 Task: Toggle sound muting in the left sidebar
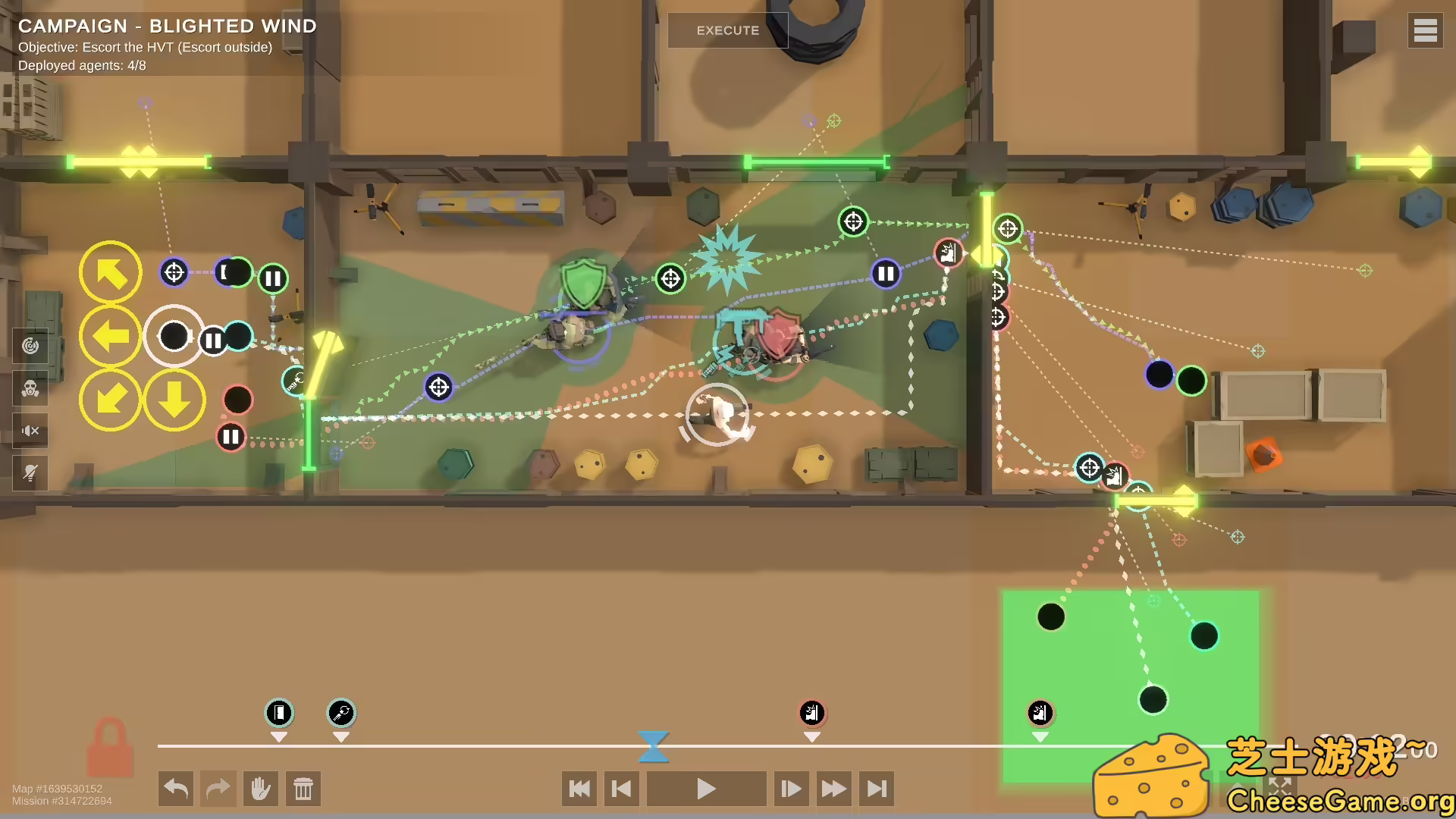click(x=29, y=431)
